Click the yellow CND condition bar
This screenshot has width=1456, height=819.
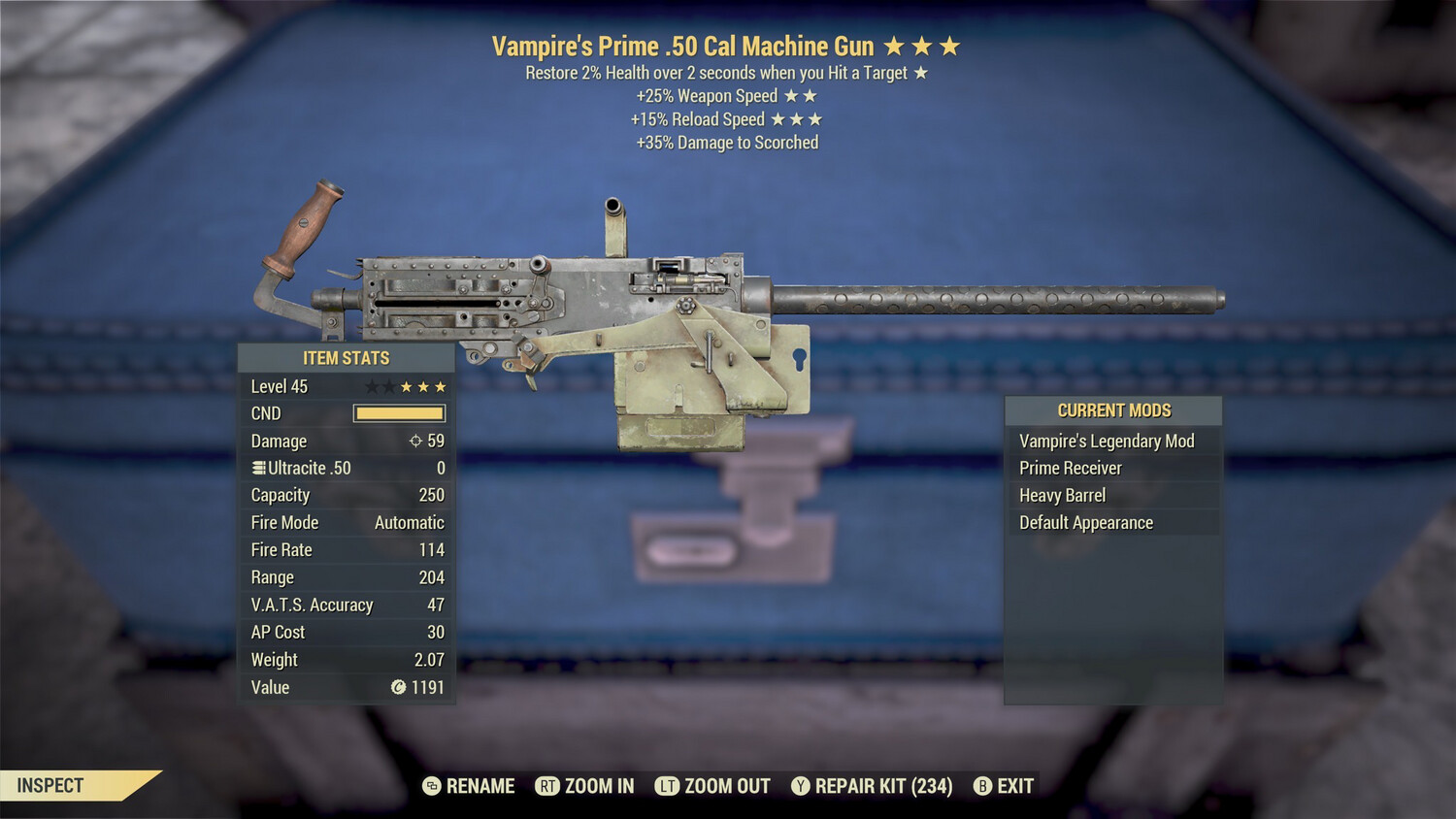point(398,412)
